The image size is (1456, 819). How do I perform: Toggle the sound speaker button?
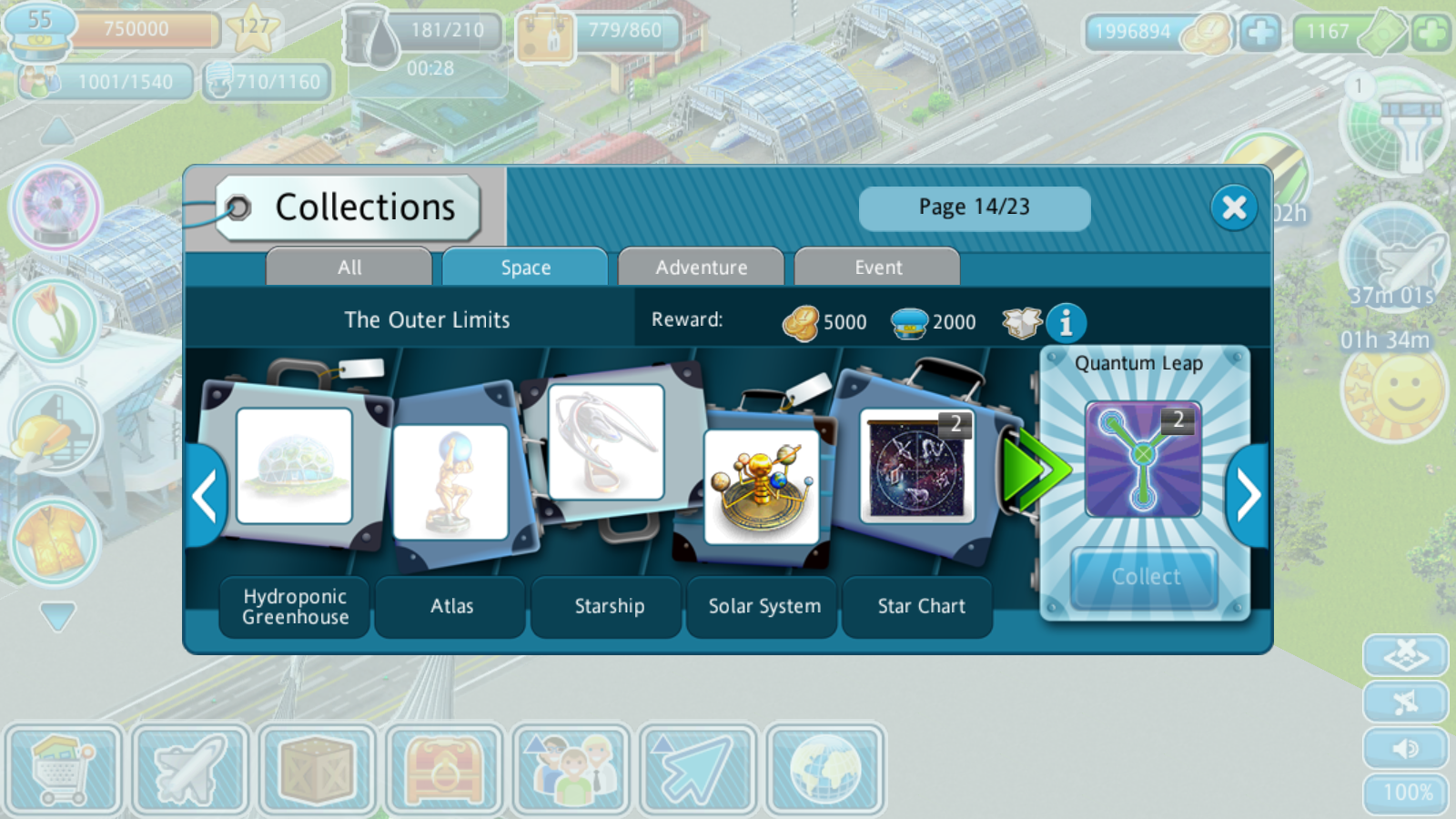(x=1405, y=748)
